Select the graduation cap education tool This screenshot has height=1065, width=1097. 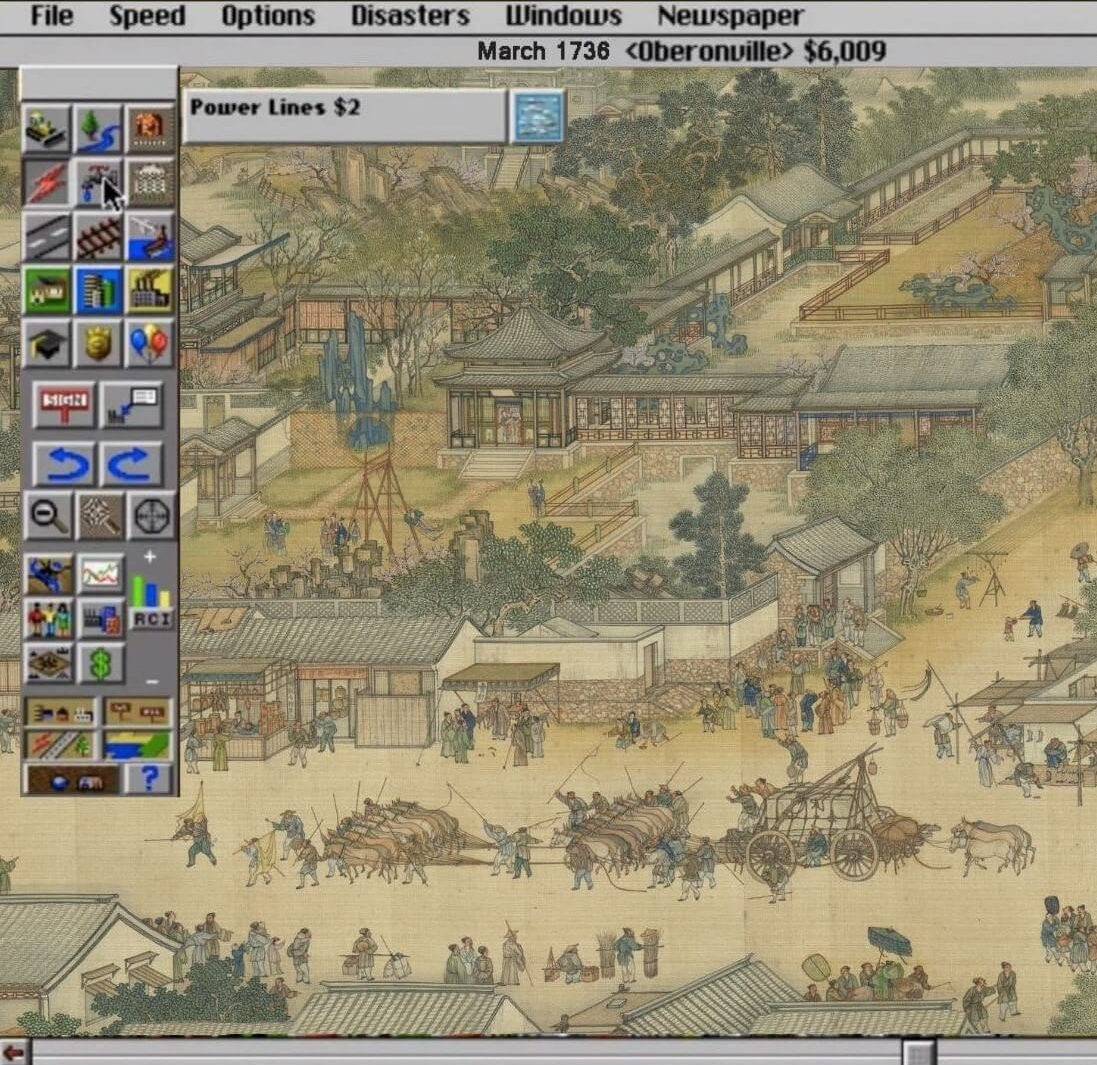(47, 345)
